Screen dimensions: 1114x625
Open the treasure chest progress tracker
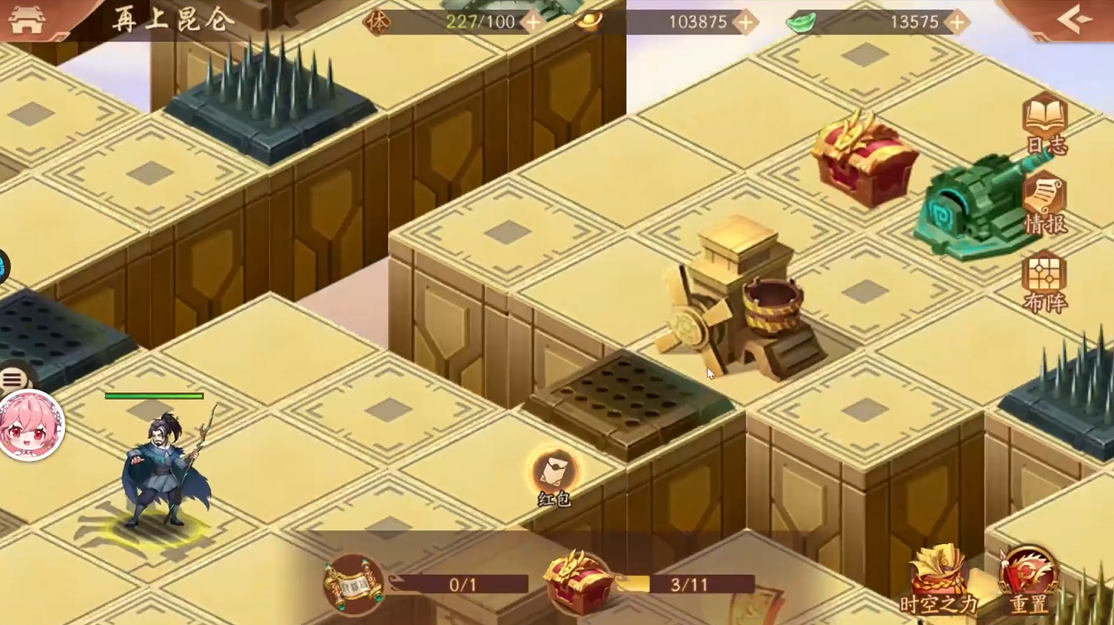[x=578, y=583]
